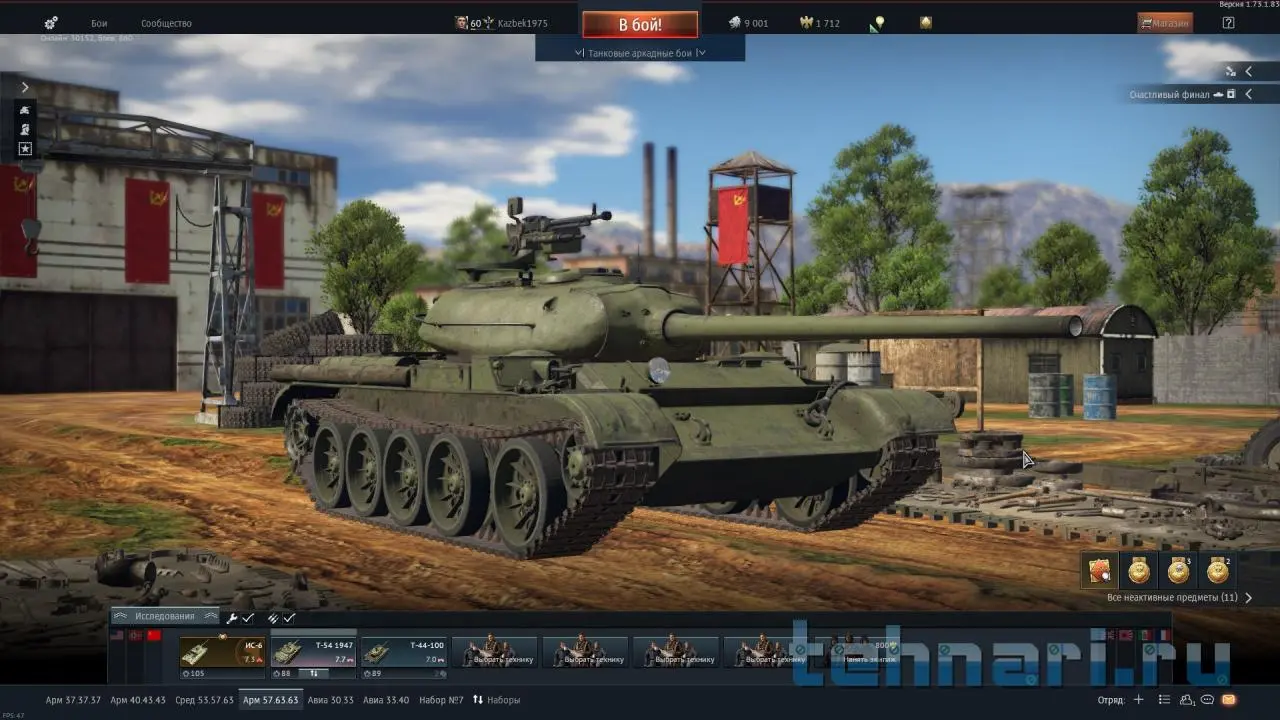Switch to the 'Арм 37.37.37' preset
1280x720 pixels.
(73, 700)
